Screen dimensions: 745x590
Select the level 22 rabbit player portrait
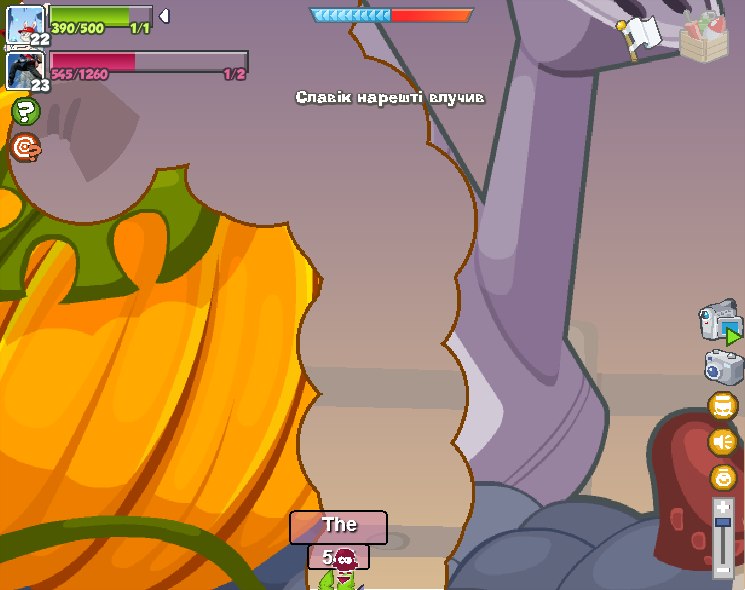point(24,25)
